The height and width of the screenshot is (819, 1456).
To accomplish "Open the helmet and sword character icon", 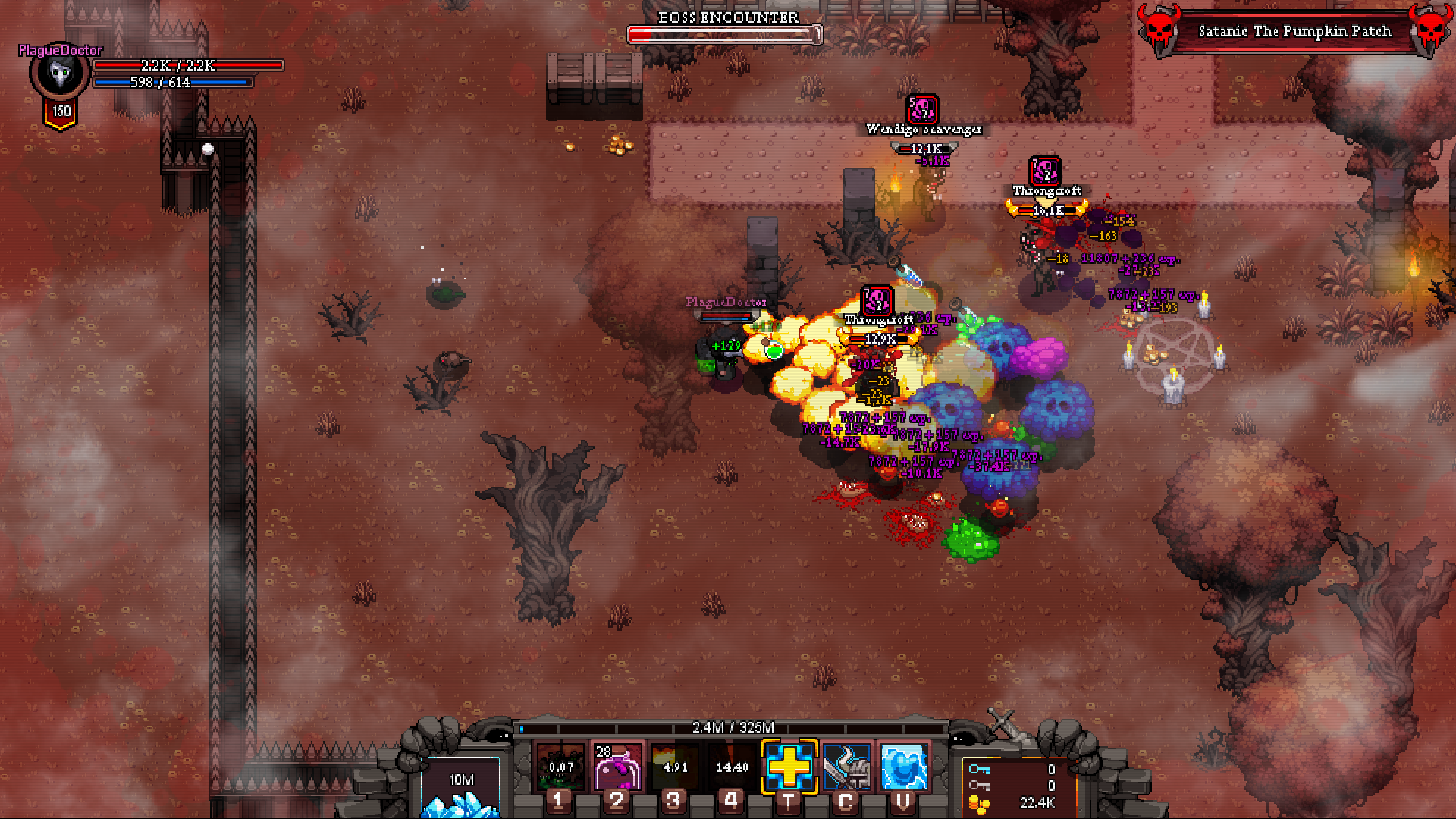I will 846,767.
